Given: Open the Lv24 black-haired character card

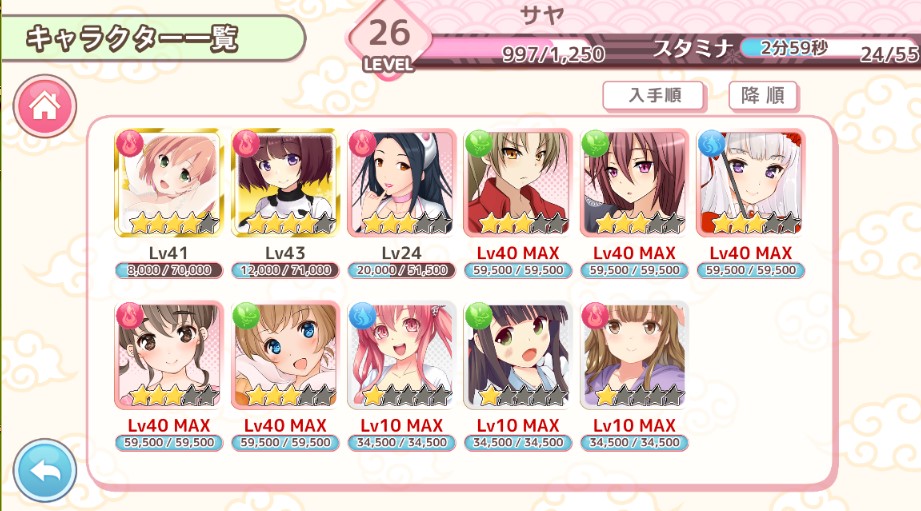Looking at the screenshot, I should point(401,183).
